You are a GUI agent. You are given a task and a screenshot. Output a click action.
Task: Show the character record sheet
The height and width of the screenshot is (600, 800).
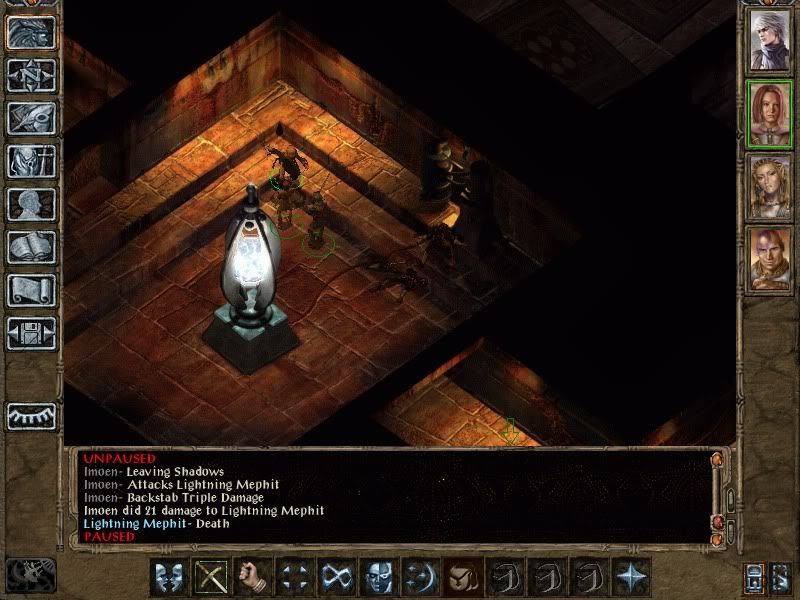31,204
